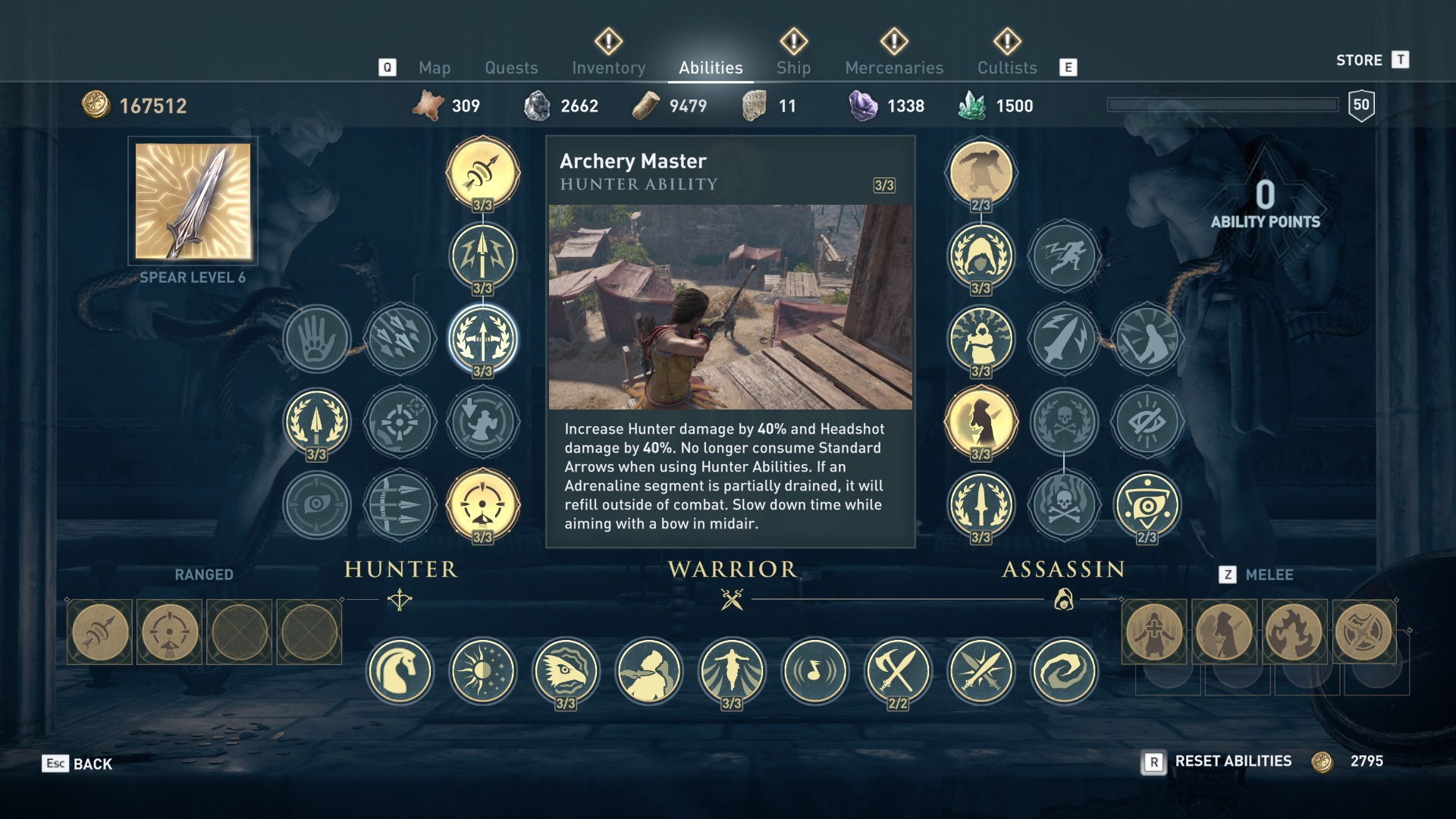Screen dimensions: 1456x819
Task: Select the eagle head ability icon
Action: point(566,671)
